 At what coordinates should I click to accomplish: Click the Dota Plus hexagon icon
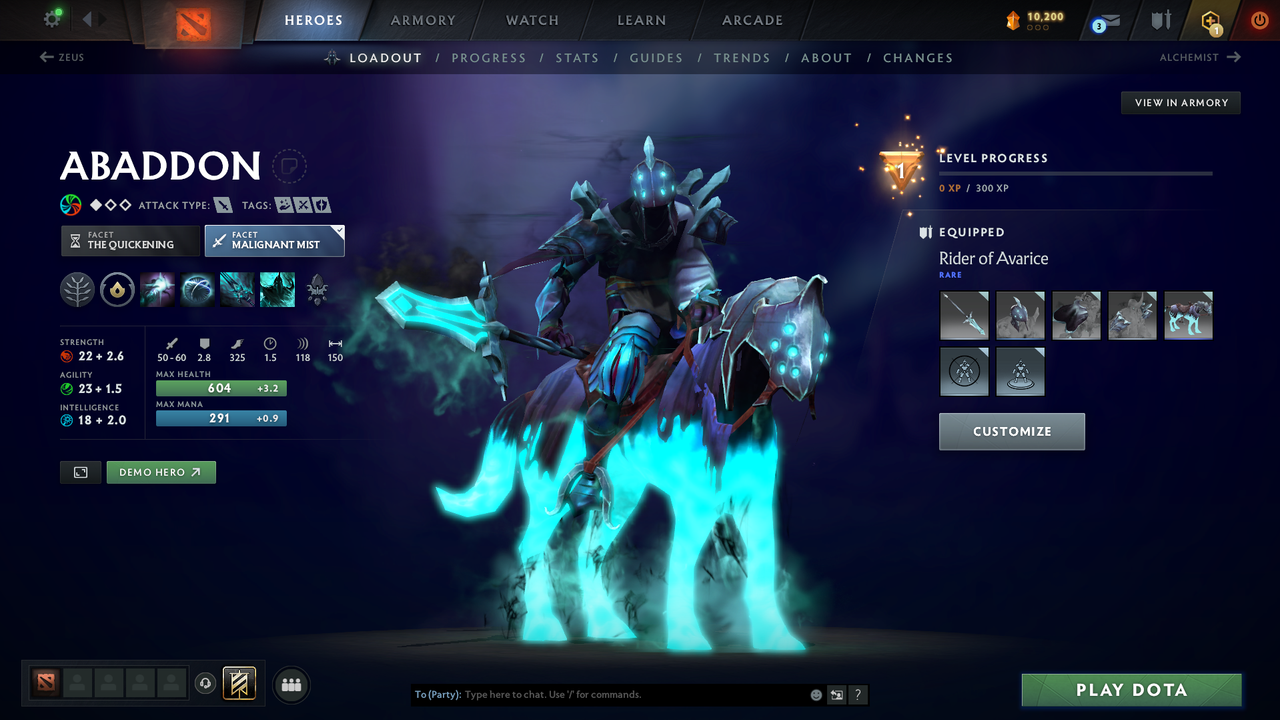click(1210, 20)
